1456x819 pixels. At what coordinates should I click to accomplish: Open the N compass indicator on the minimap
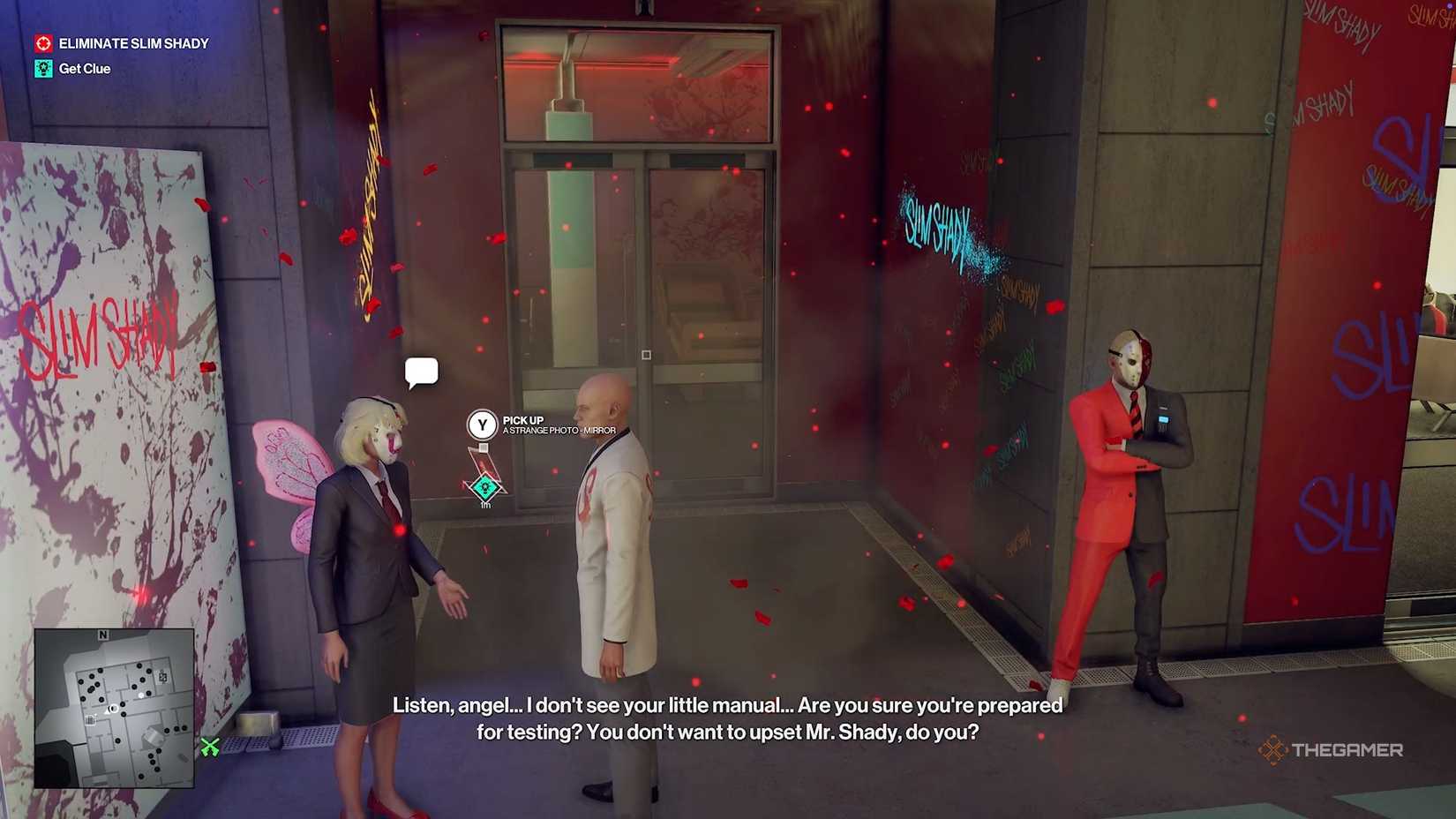pos(103,635)
